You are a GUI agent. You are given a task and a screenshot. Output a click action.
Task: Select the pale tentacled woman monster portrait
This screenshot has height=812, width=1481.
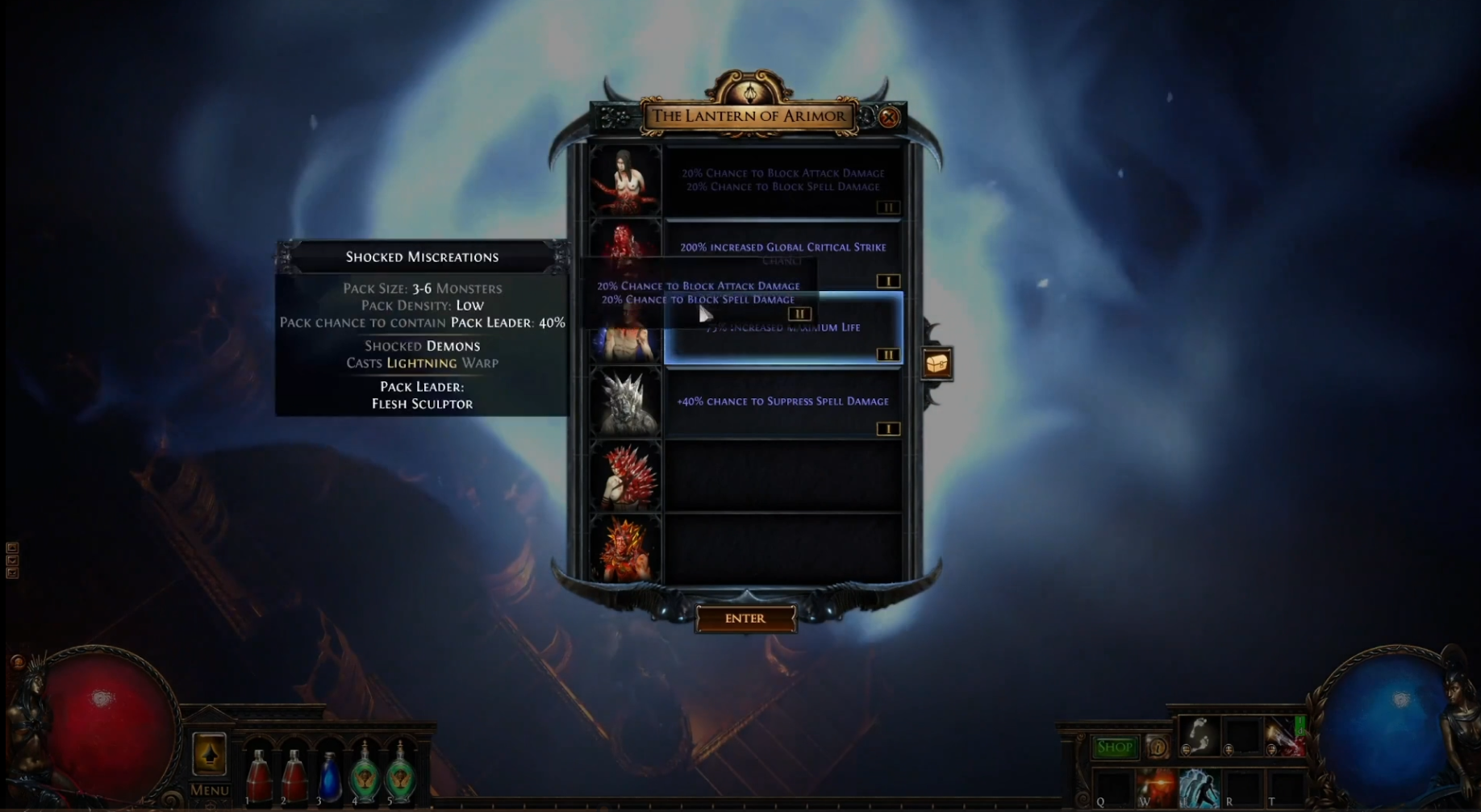click(625, 181)
